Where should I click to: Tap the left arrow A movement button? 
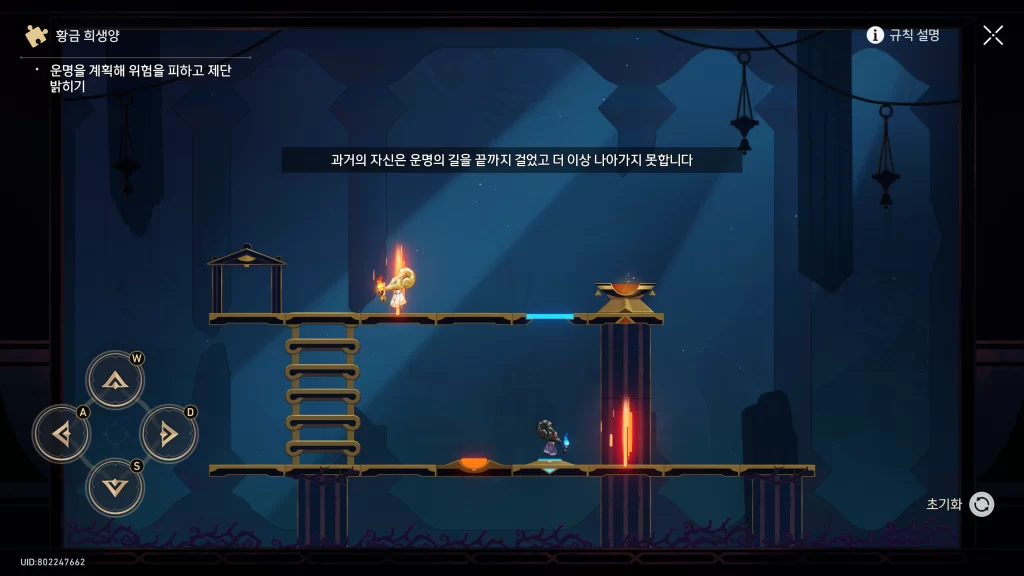coord(62,434)
